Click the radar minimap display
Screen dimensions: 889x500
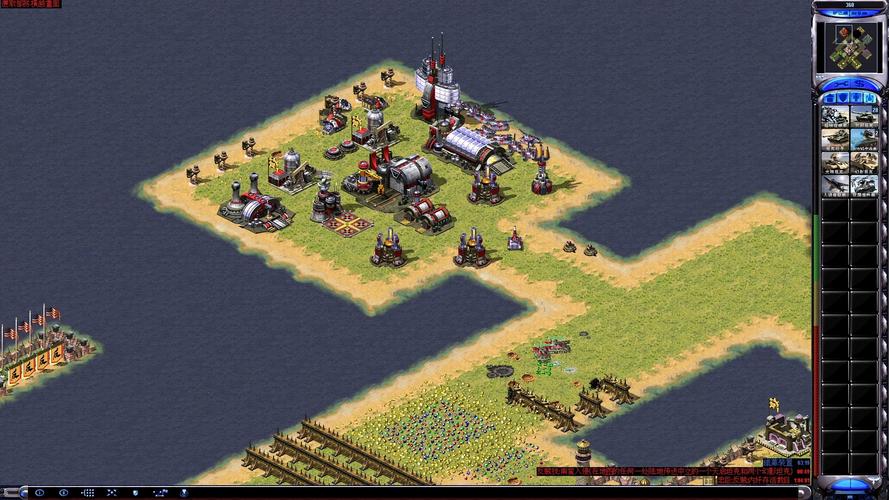click(849, 46)
